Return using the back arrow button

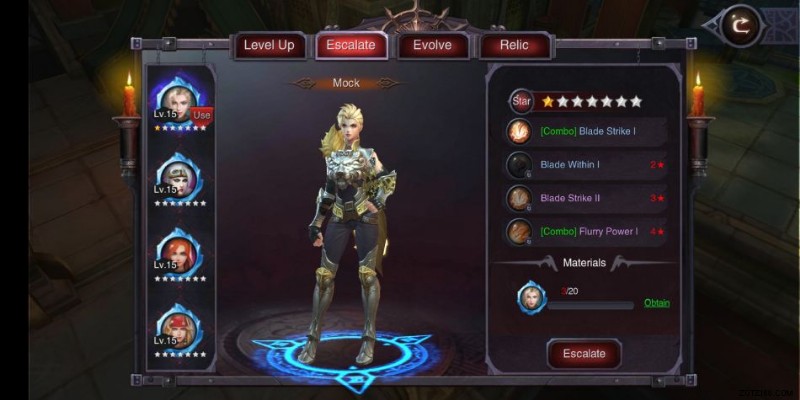click(740, 26)
